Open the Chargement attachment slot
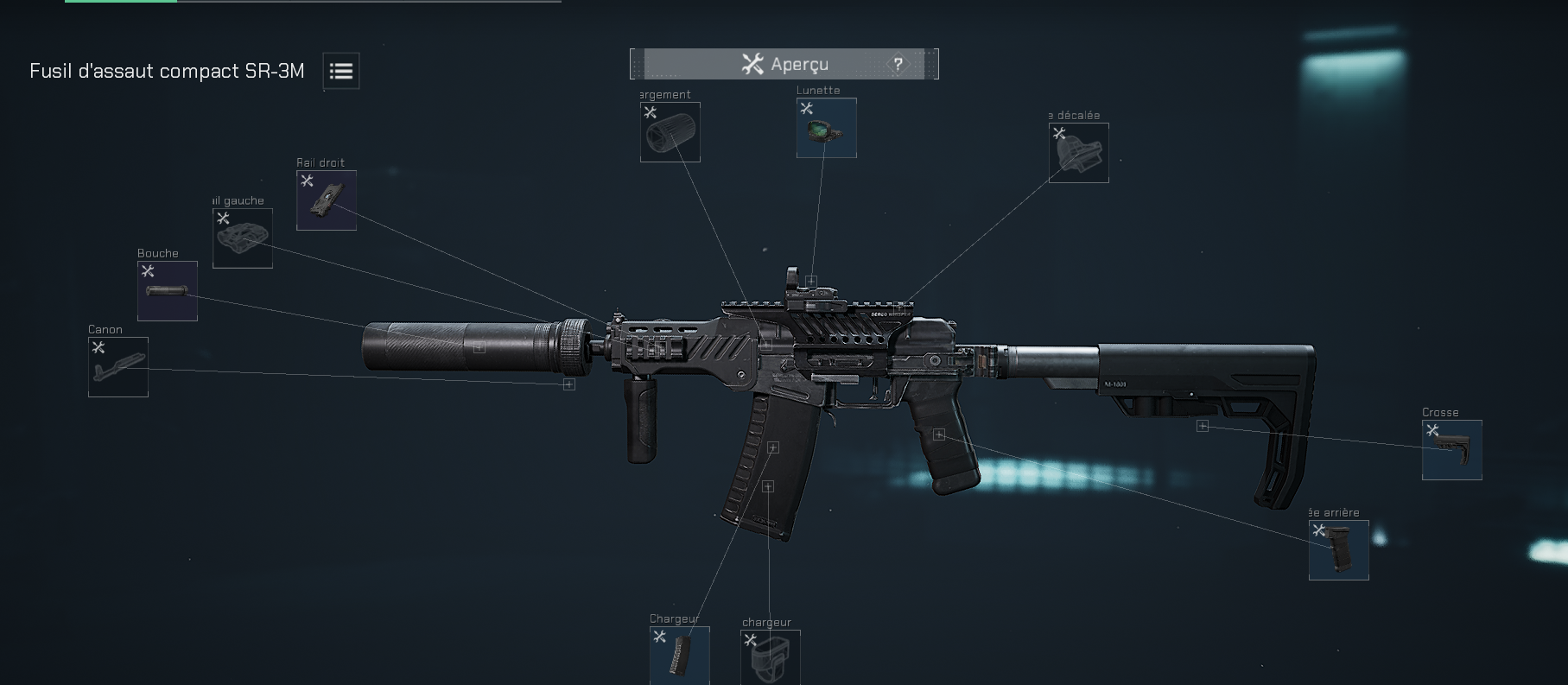 click(x=670, y=131)
